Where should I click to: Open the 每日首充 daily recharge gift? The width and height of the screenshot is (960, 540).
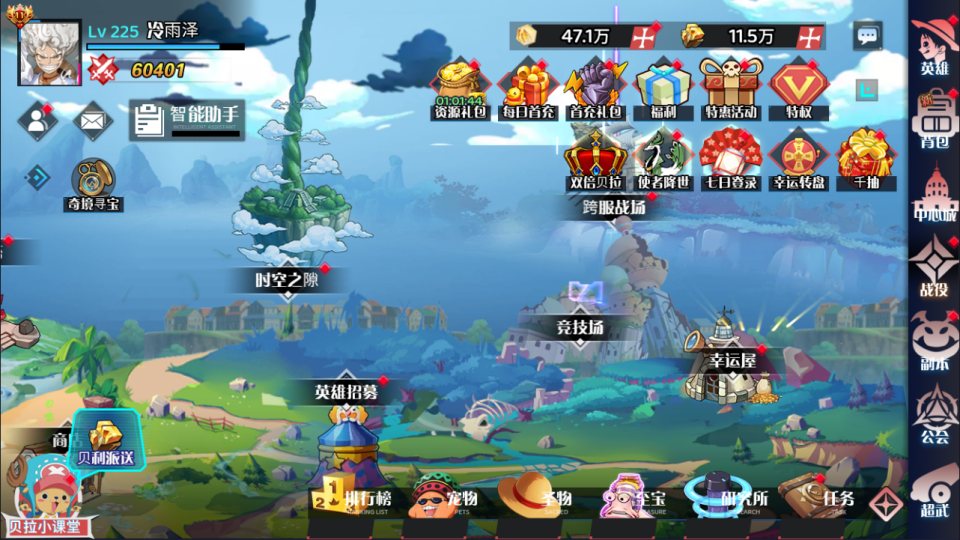pyautogui.click(x=529, y=89)
